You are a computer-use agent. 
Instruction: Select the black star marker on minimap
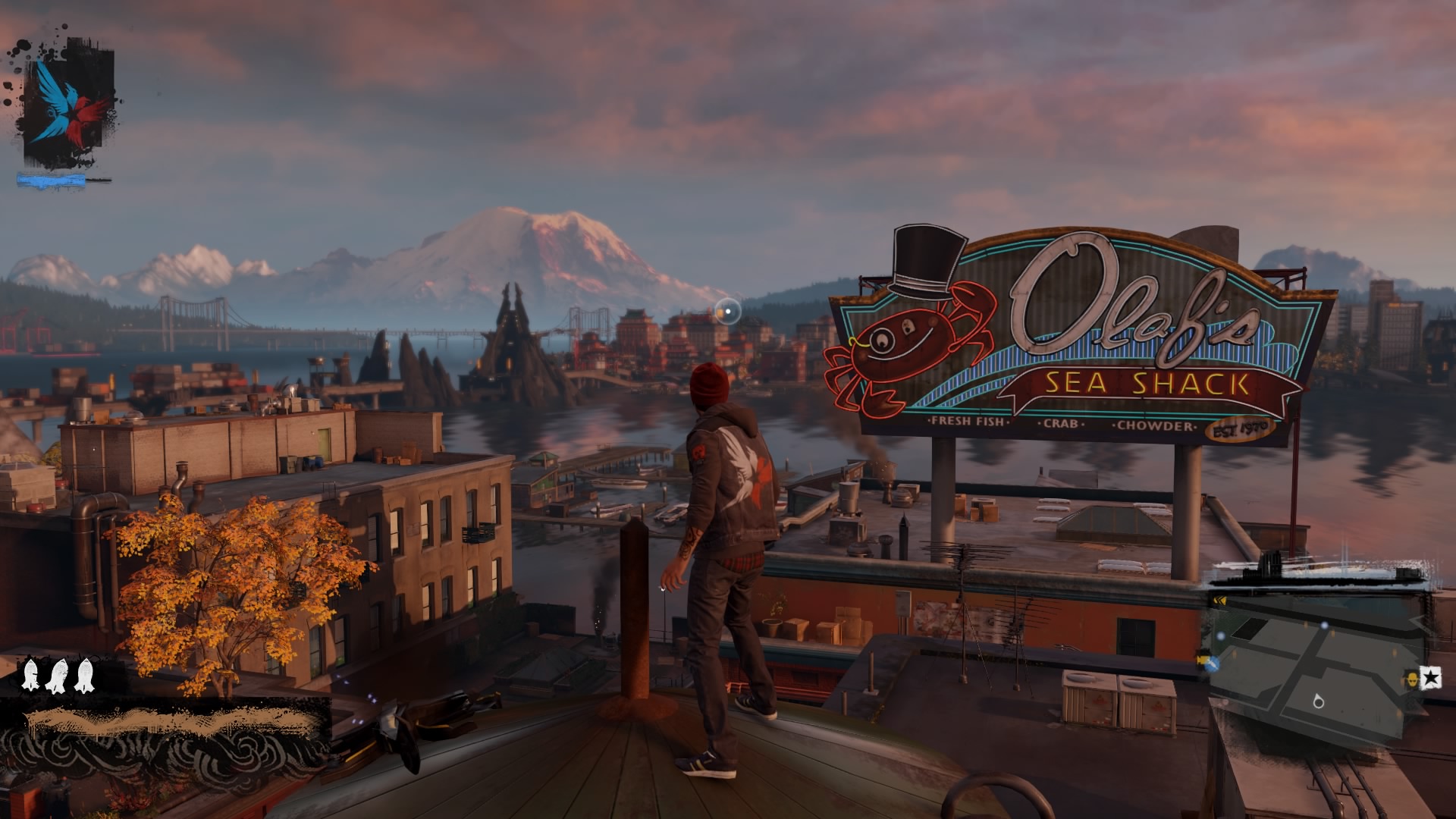[x=1430, y=678]
